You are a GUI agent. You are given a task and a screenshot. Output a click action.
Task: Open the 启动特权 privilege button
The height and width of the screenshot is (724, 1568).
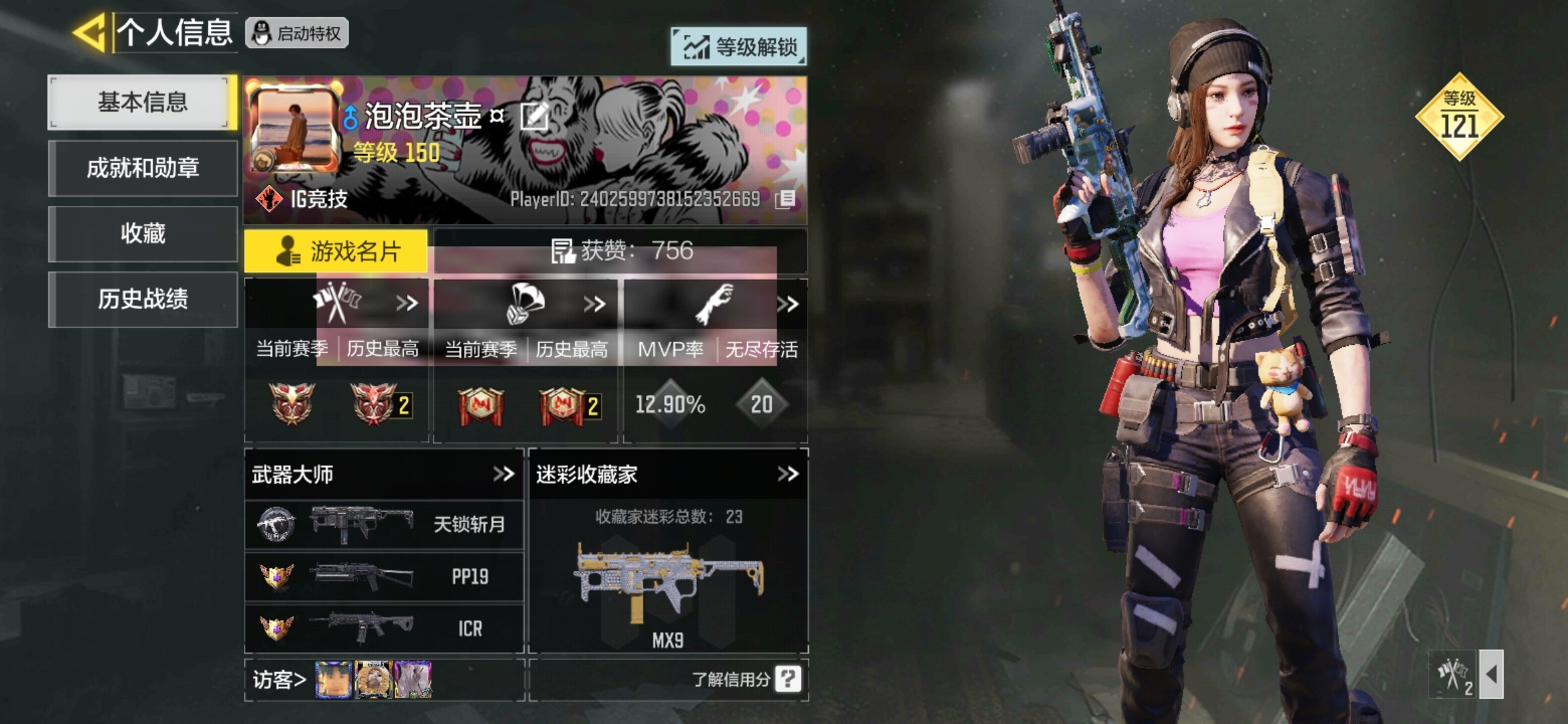[x=297, y=33]
